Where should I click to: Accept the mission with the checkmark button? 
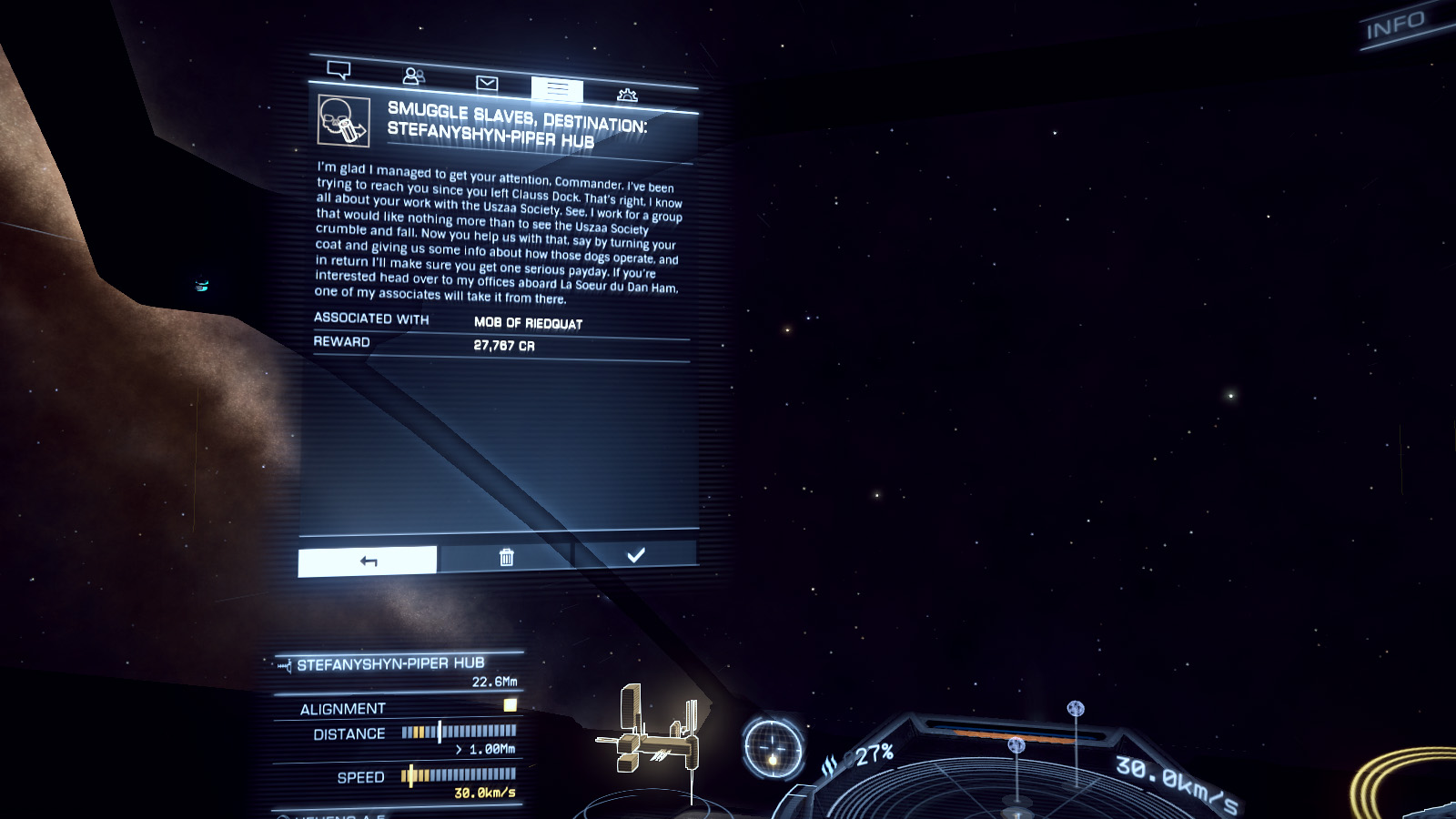click(635, 554)
